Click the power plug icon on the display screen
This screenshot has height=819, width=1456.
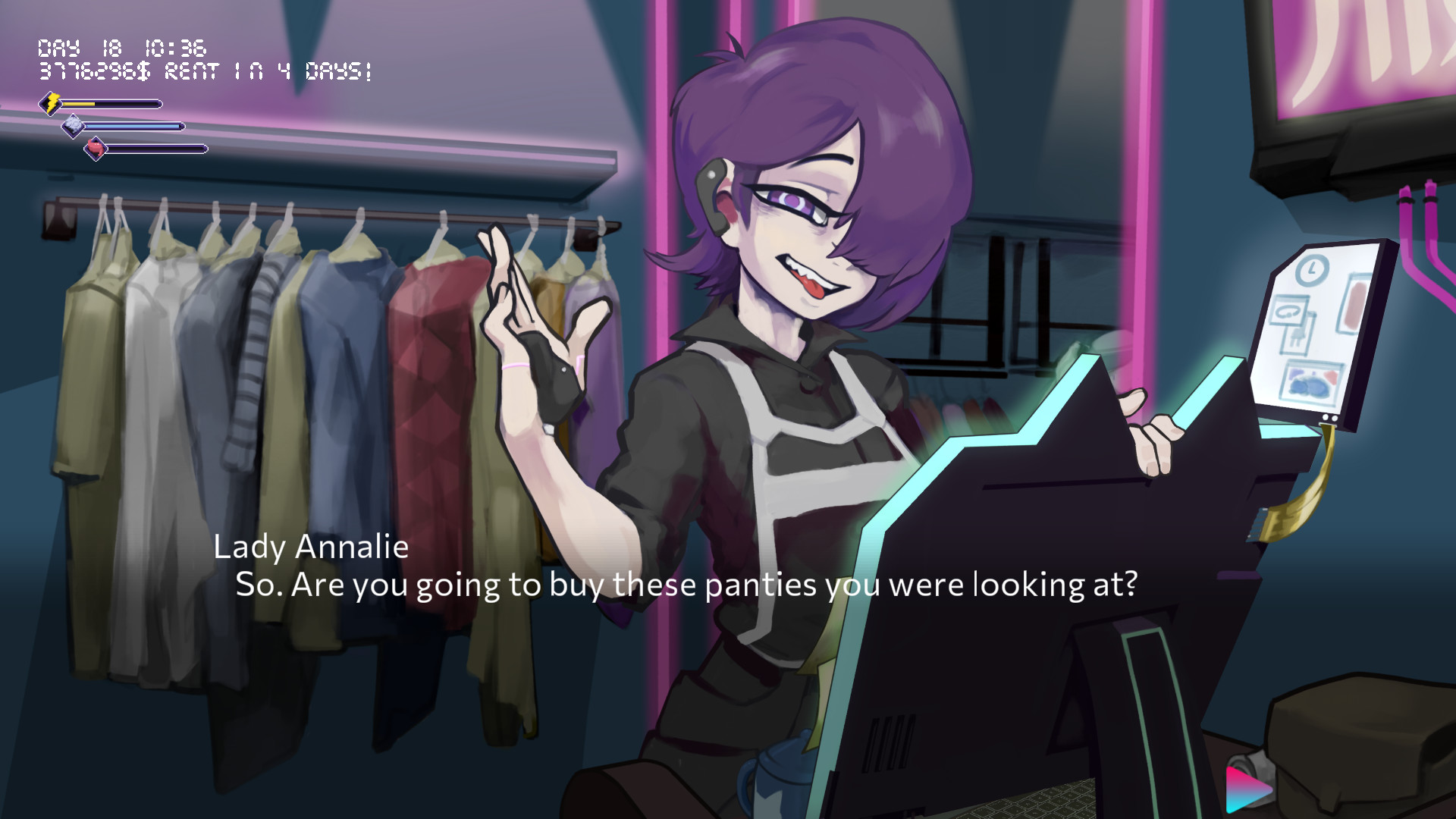pos(1296,336)
